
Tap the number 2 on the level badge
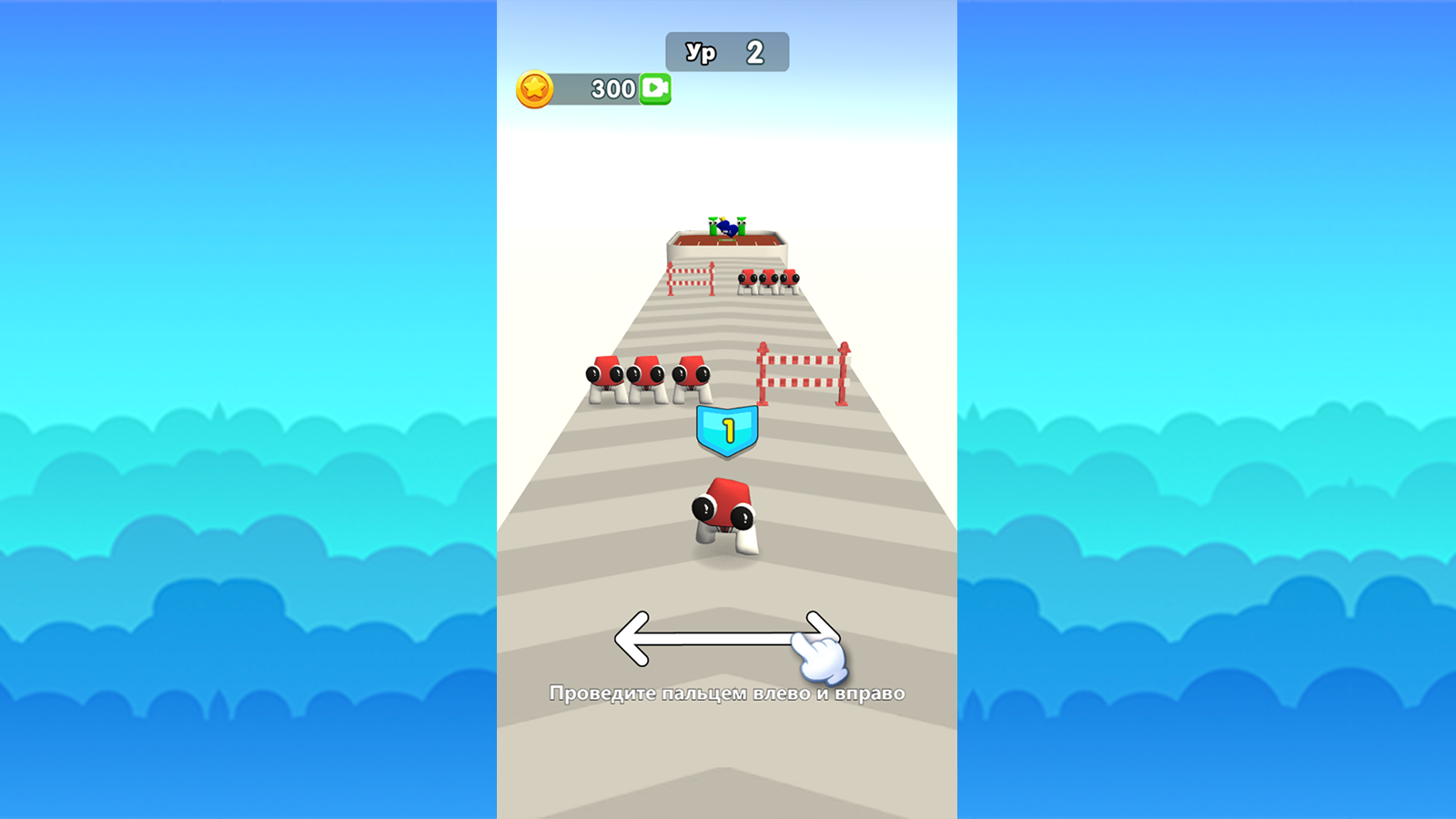coord(755,51)
